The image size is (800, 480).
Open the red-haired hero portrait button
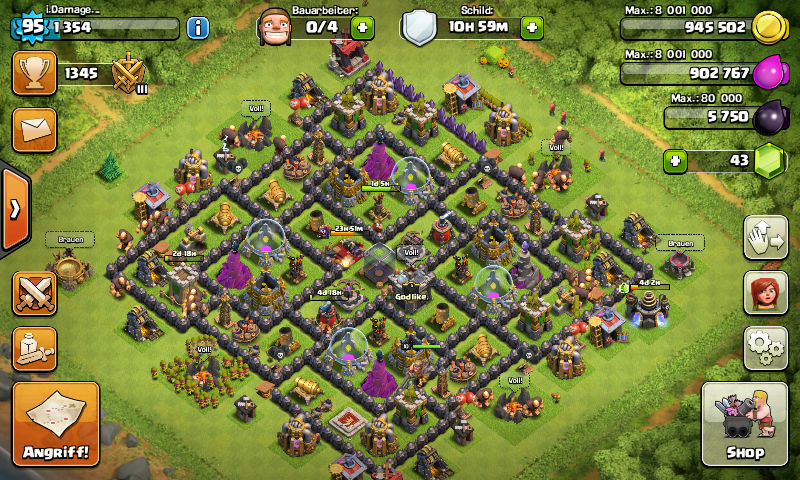(765, 292)
